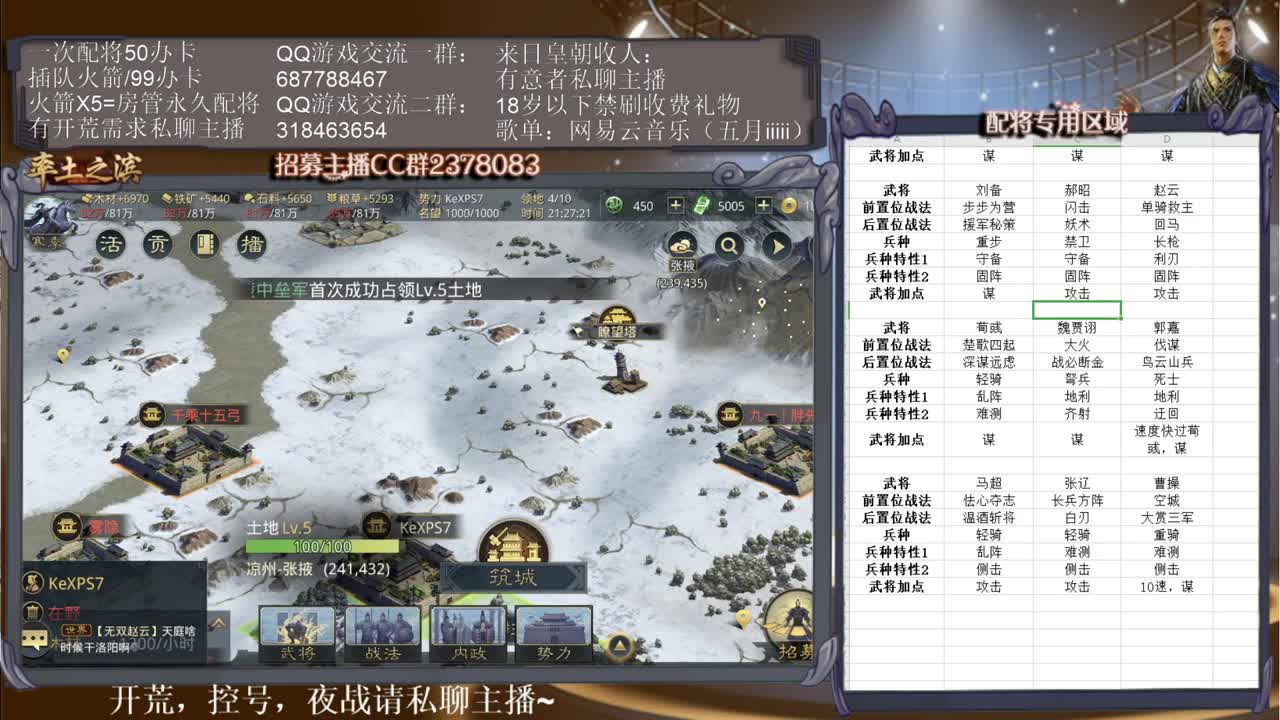Collapse the bottom menu with the arrow button

click(619, 646)
